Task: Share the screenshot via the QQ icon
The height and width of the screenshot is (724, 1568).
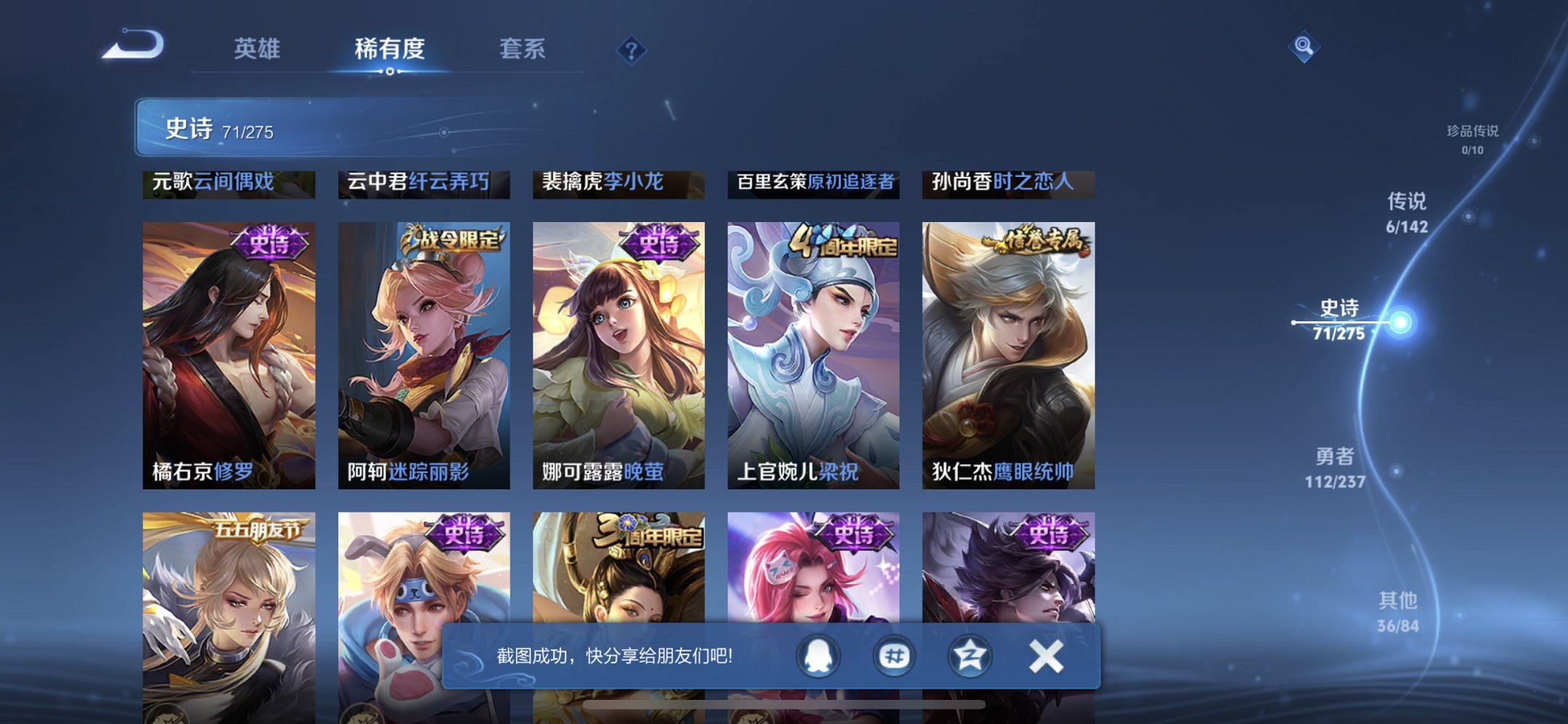Action: [x=818, y=656]
